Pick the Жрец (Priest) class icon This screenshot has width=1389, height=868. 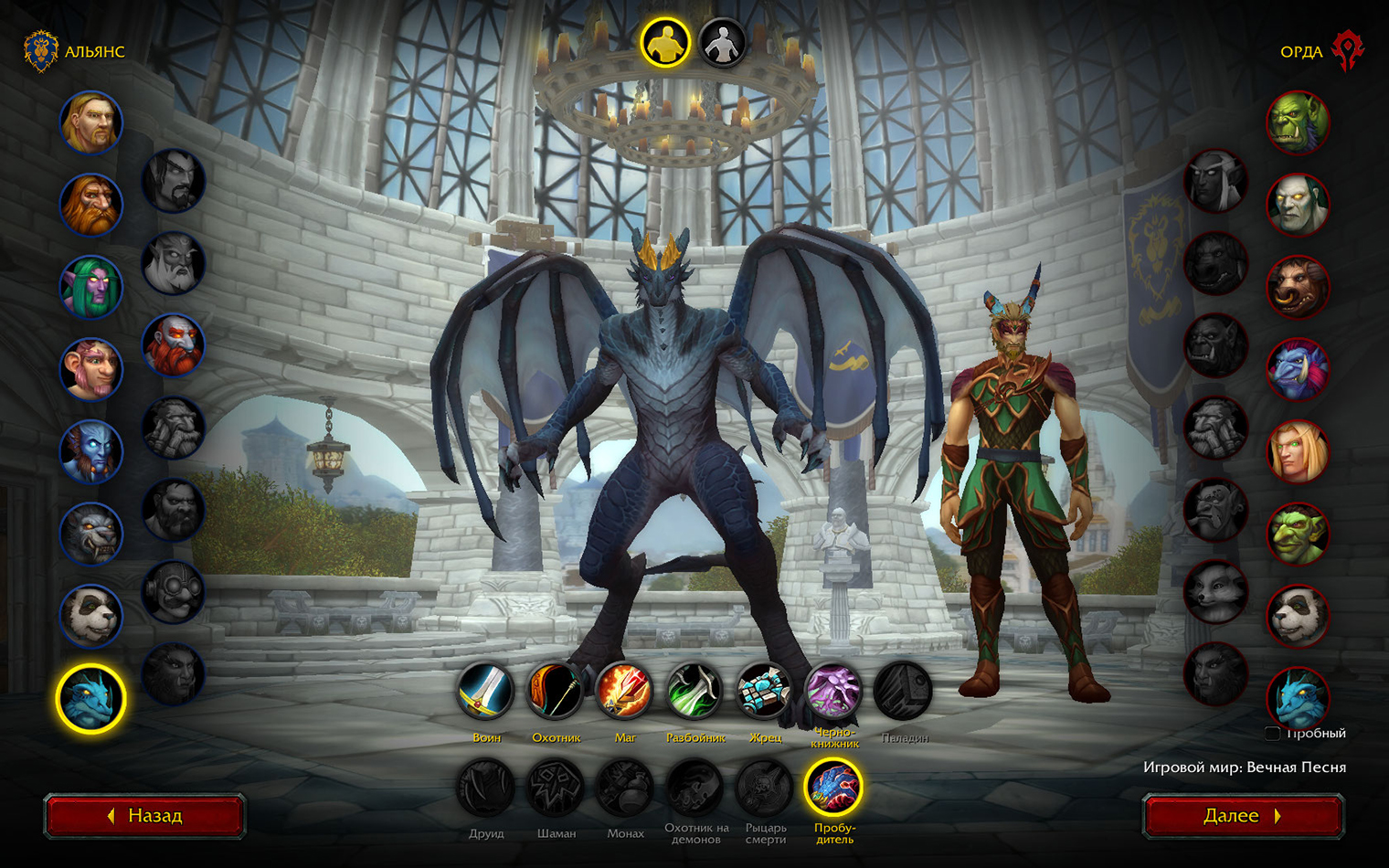tap(764, 691)
